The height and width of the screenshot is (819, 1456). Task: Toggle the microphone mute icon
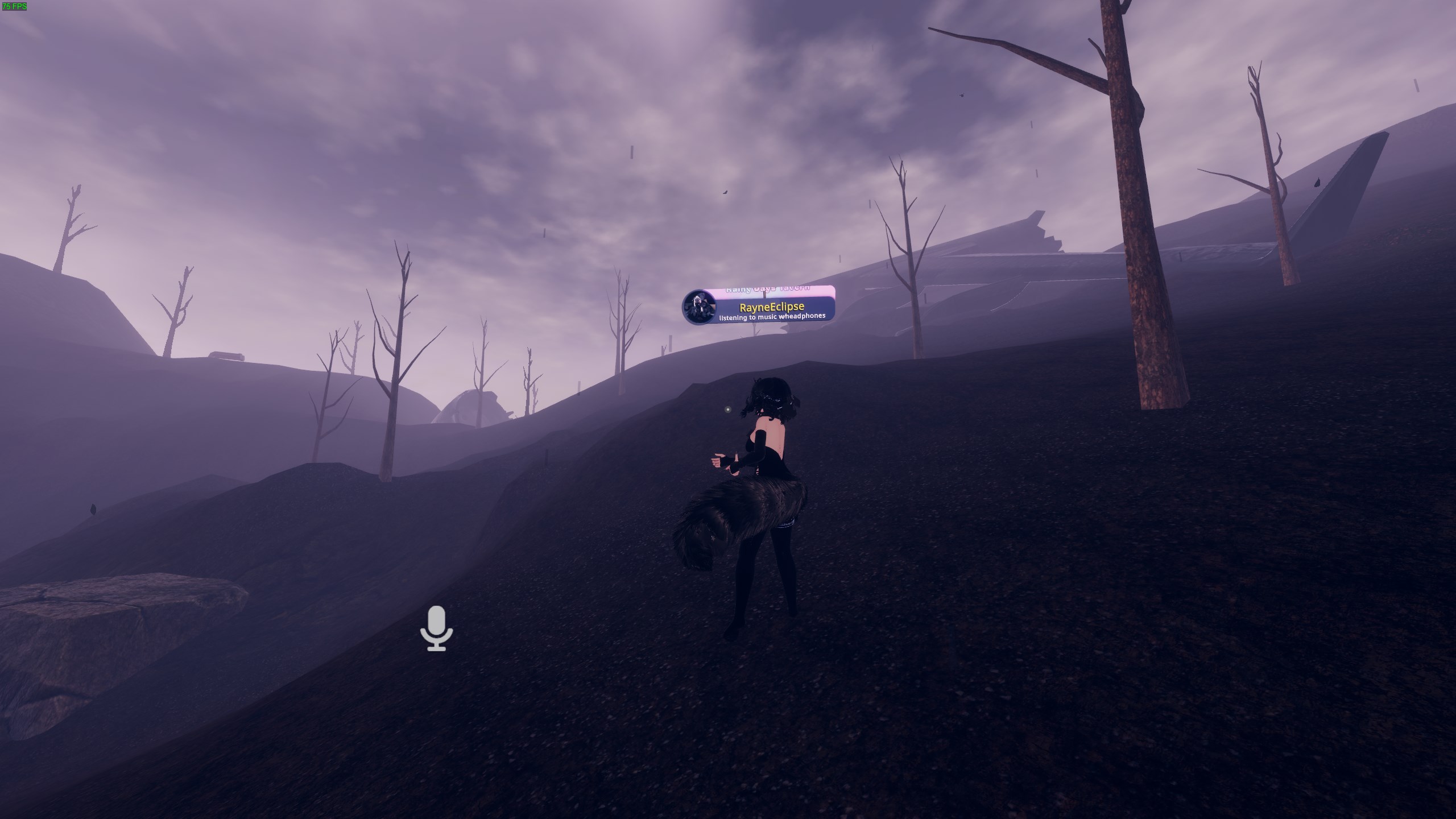click(436, 628)
